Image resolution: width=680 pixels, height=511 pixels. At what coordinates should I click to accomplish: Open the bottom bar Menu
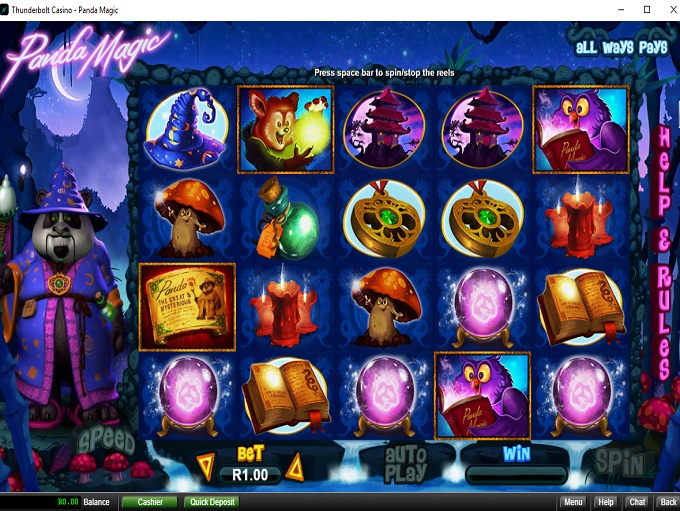tap(573, 502)
